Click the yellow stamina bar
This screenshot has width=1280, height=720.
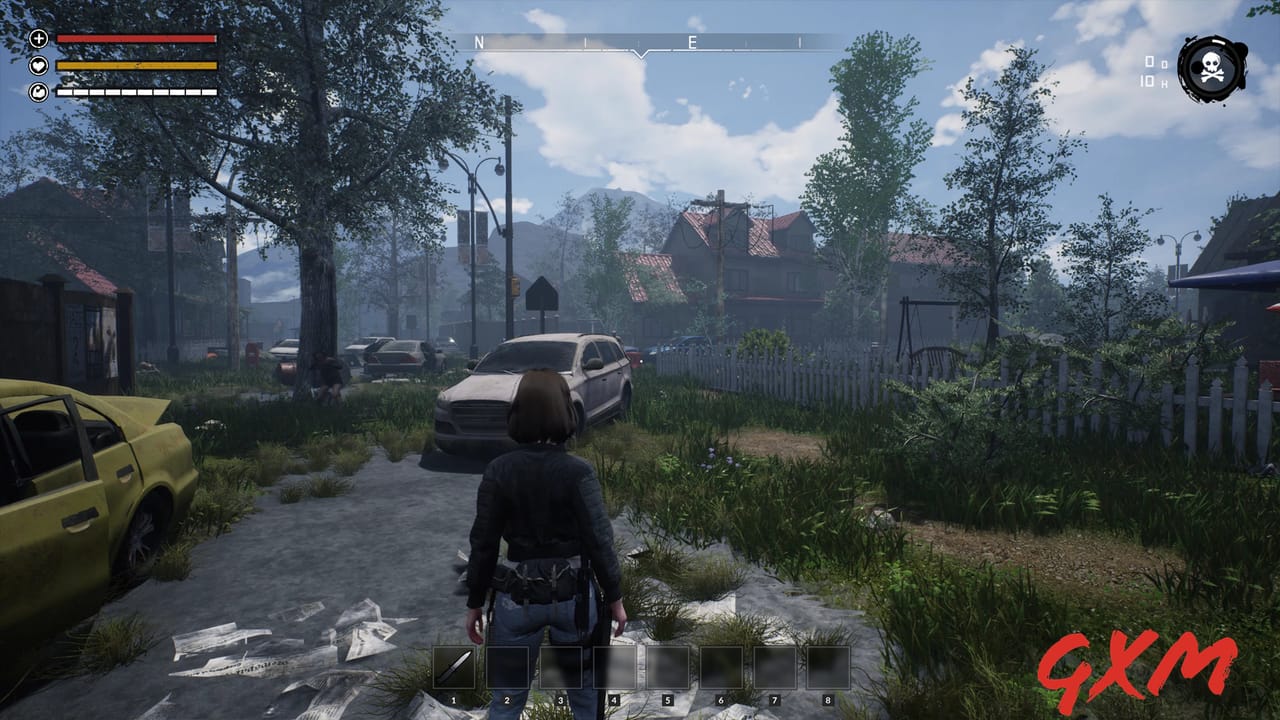(135, 65)
